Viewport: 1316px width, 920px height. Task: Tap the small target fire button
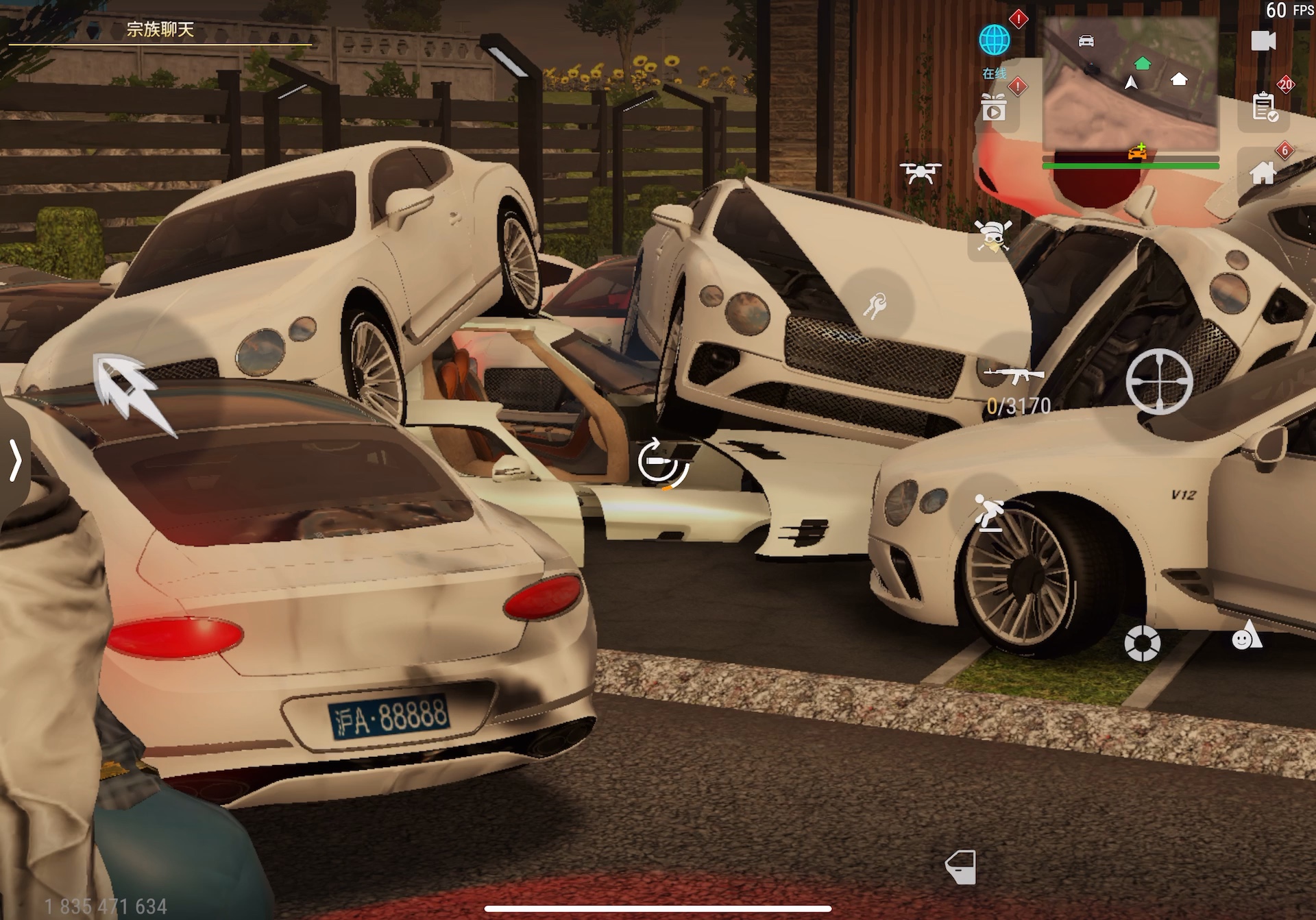(x=1142, y=643)
